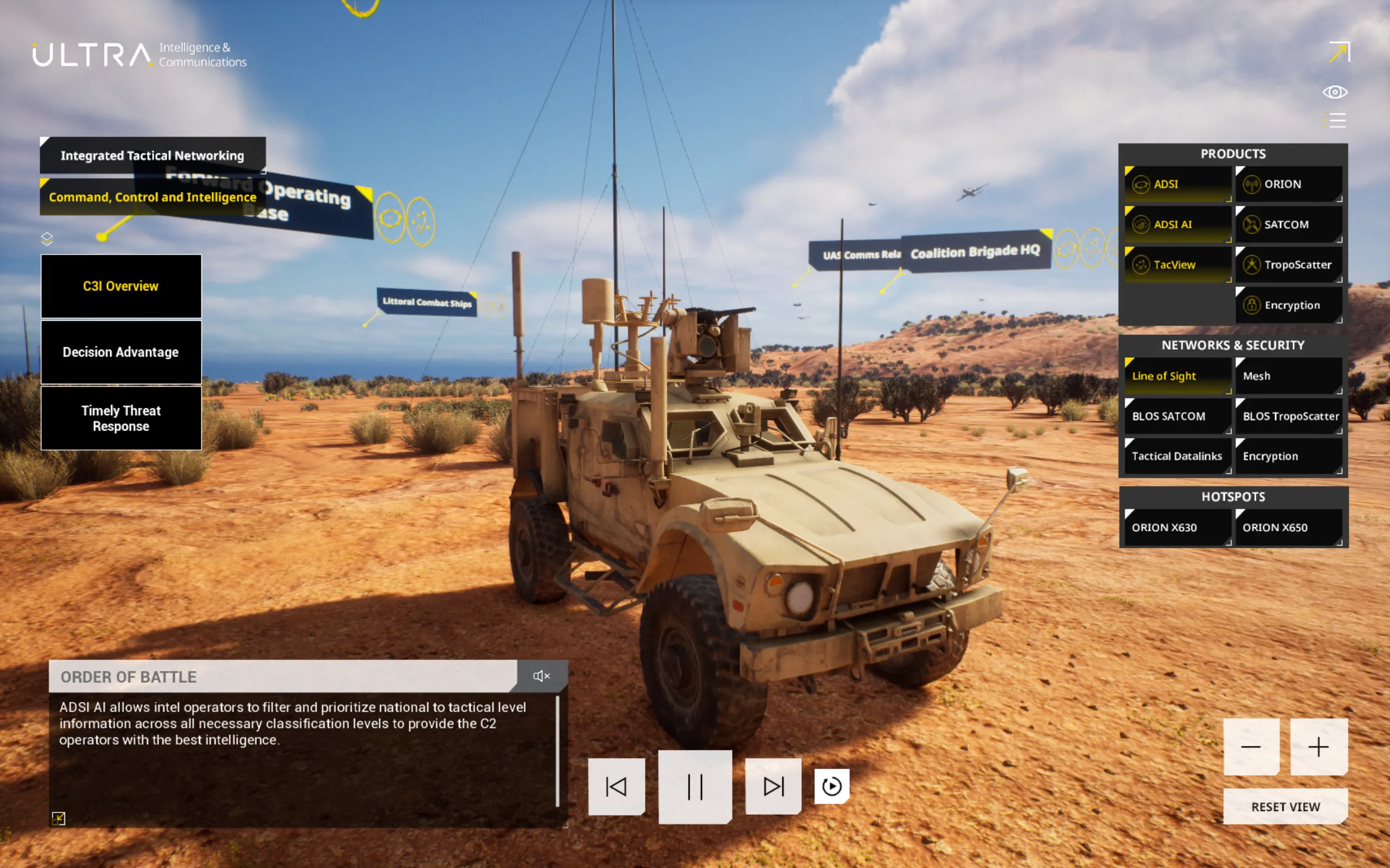Toggle the muted narration audio icon
This screenshot has width=1390, height=868.
[x=541, y=676]
